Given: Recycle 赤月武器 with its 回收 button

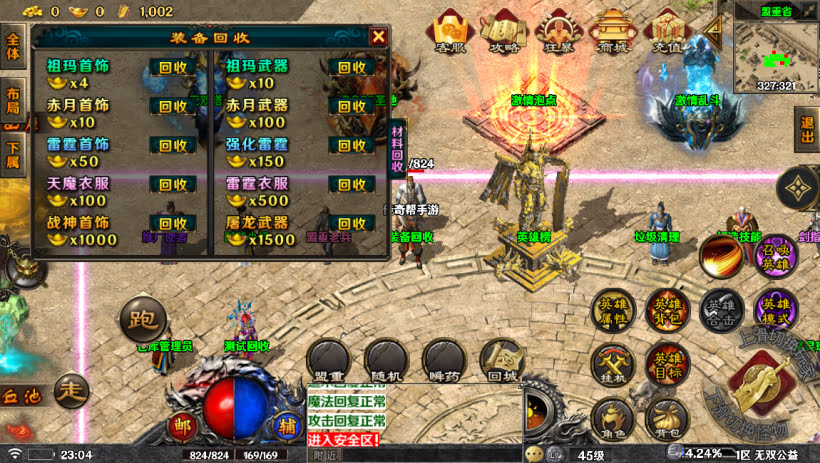Looking at the screenshot, I should 352,106.
